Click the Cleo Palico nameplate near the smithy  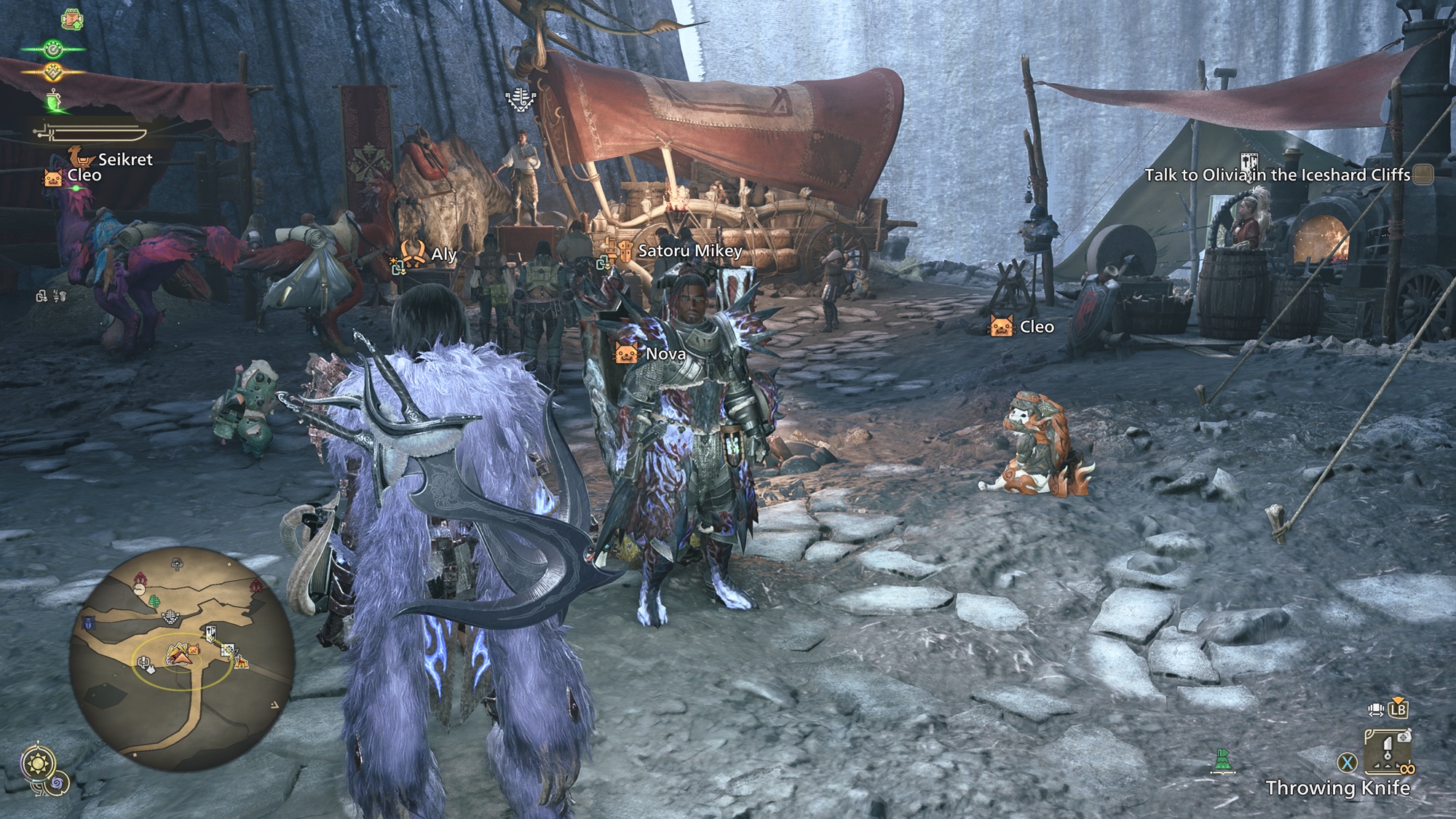[1036, 327]
